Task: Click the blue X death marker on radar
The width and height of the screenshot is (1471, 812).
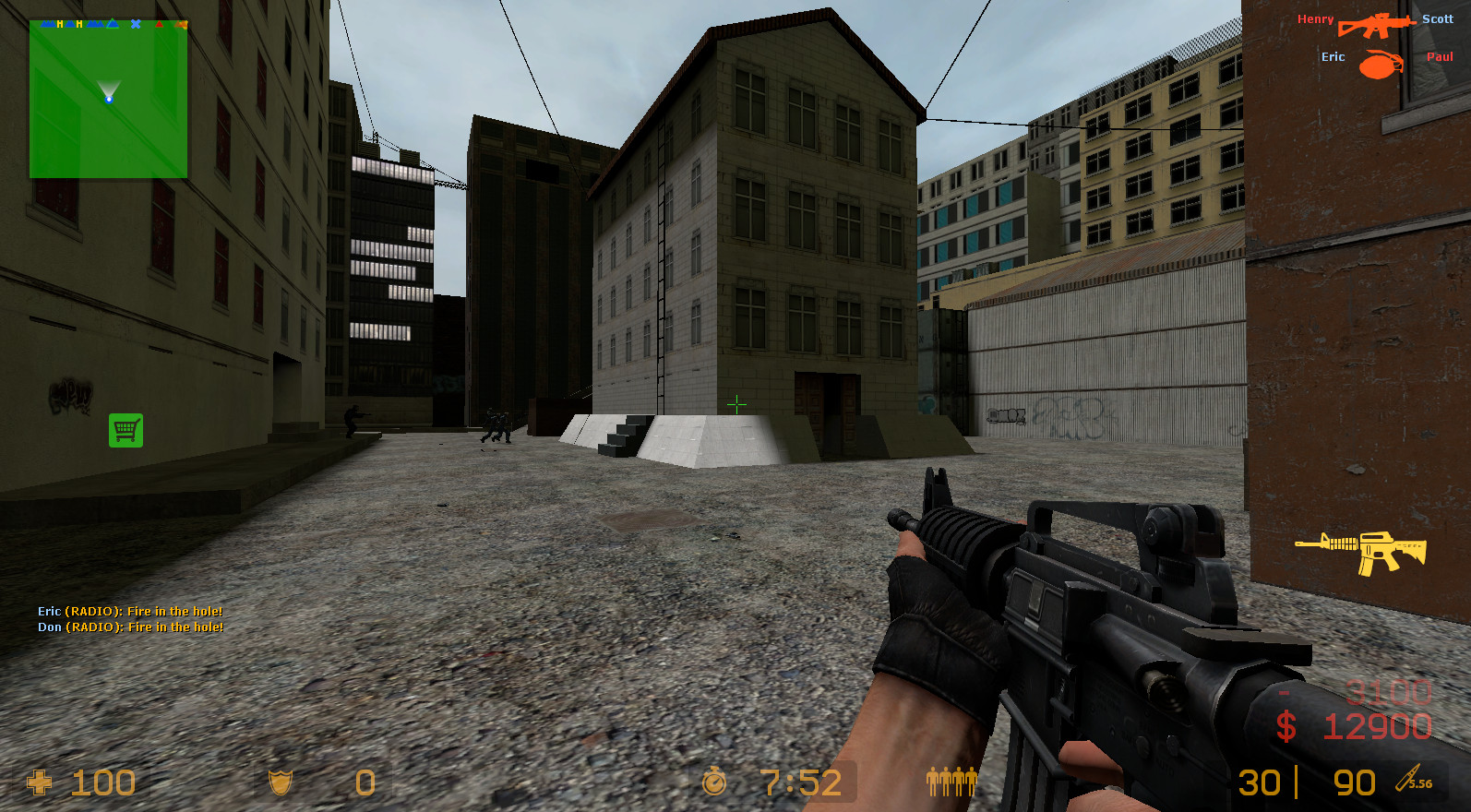Action: pyautogui.click(x=136, y=24)
